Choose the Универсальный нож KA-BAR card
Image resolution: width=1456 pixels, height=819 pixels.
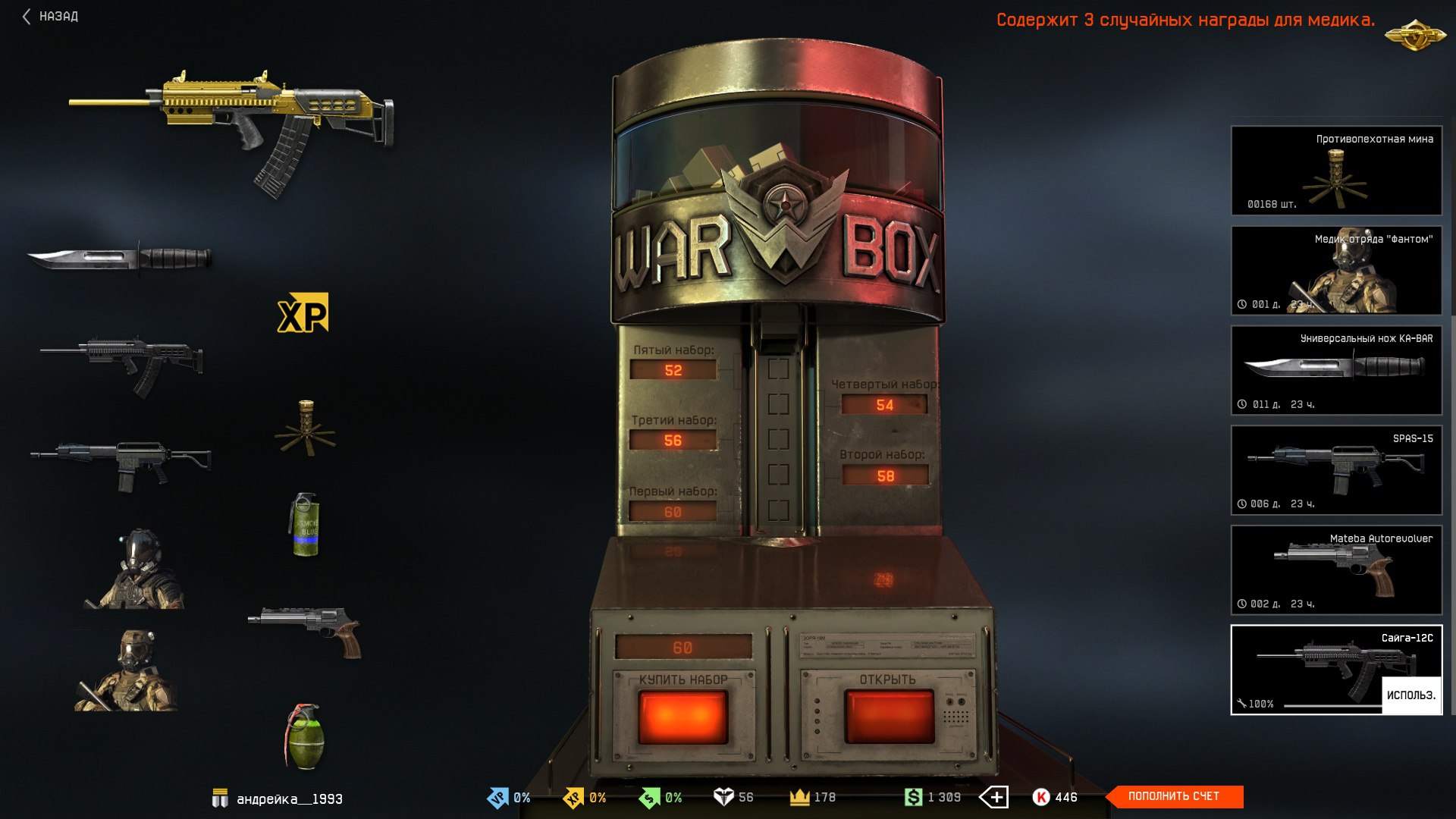1336,370
